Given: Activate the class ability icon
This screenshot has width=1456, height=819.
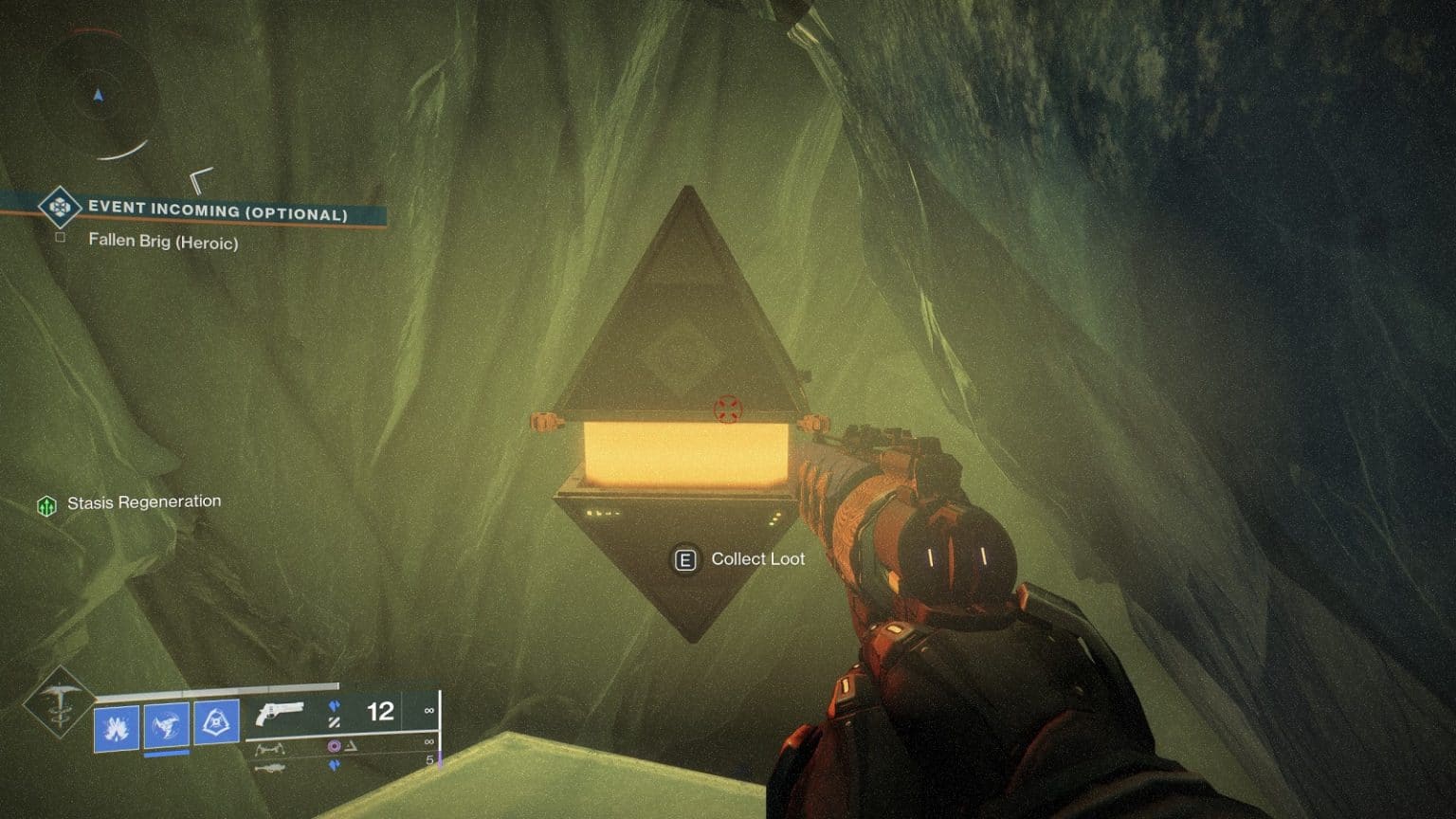Looking at the screenshot, I should point(216,723).
